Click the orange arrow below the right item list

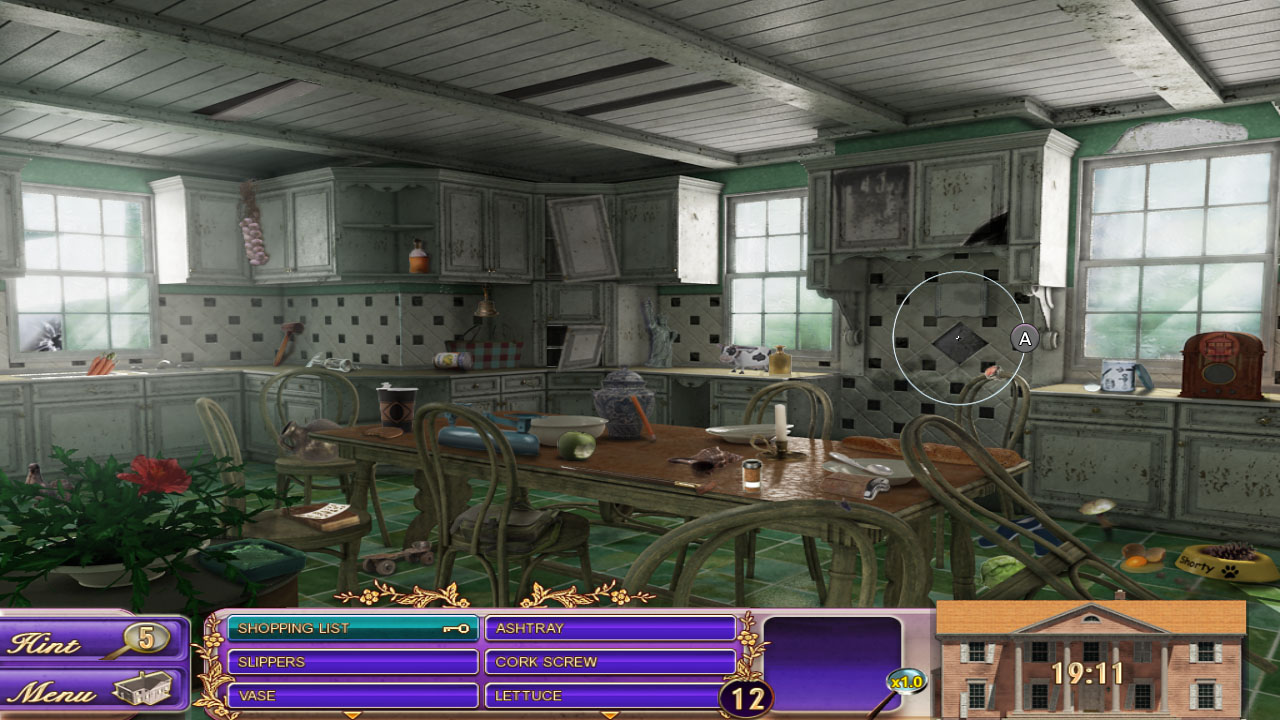pos(610,714)
